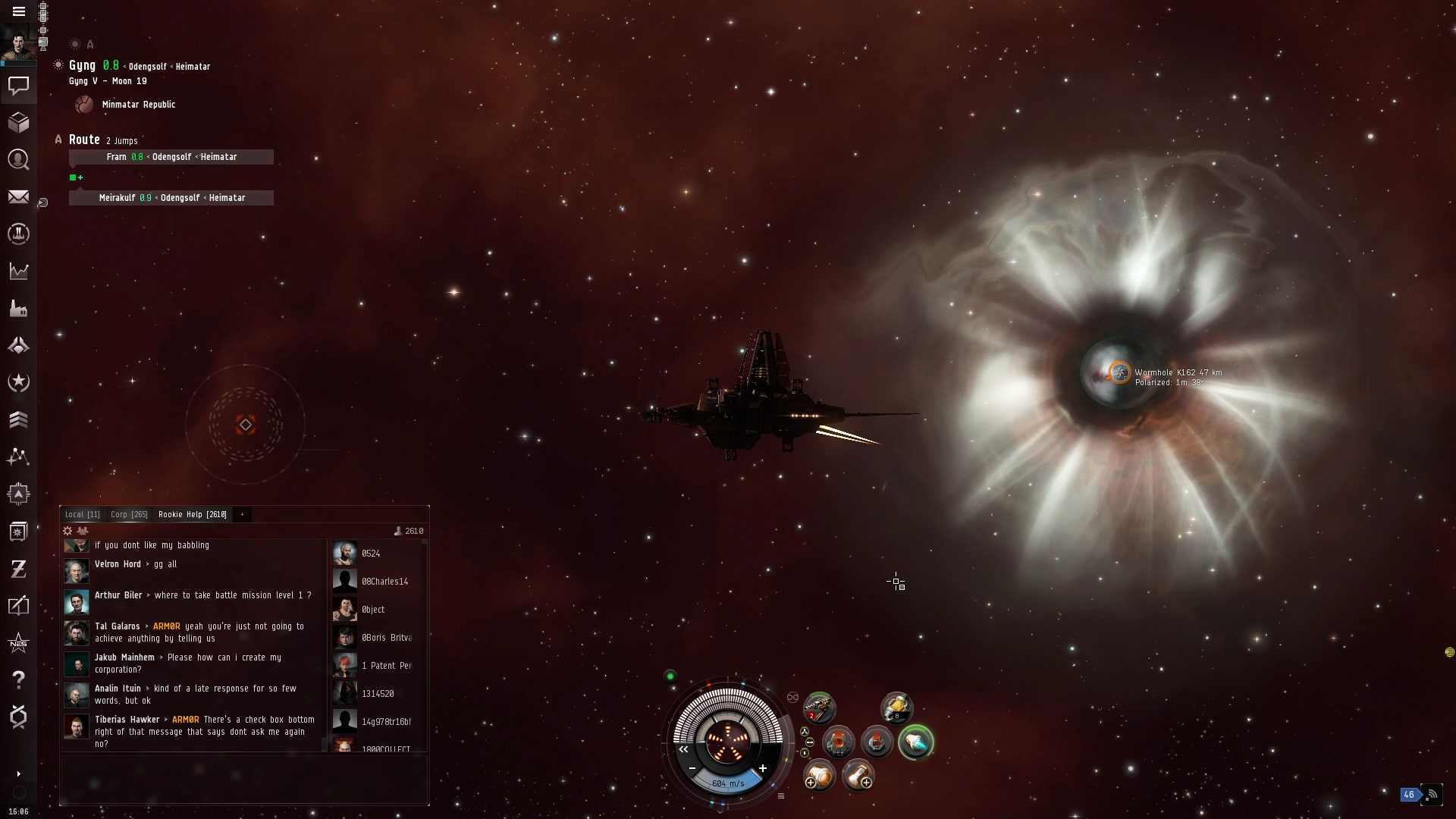
Task: Decrease ship speed with minus button
Action: (692, 768)
